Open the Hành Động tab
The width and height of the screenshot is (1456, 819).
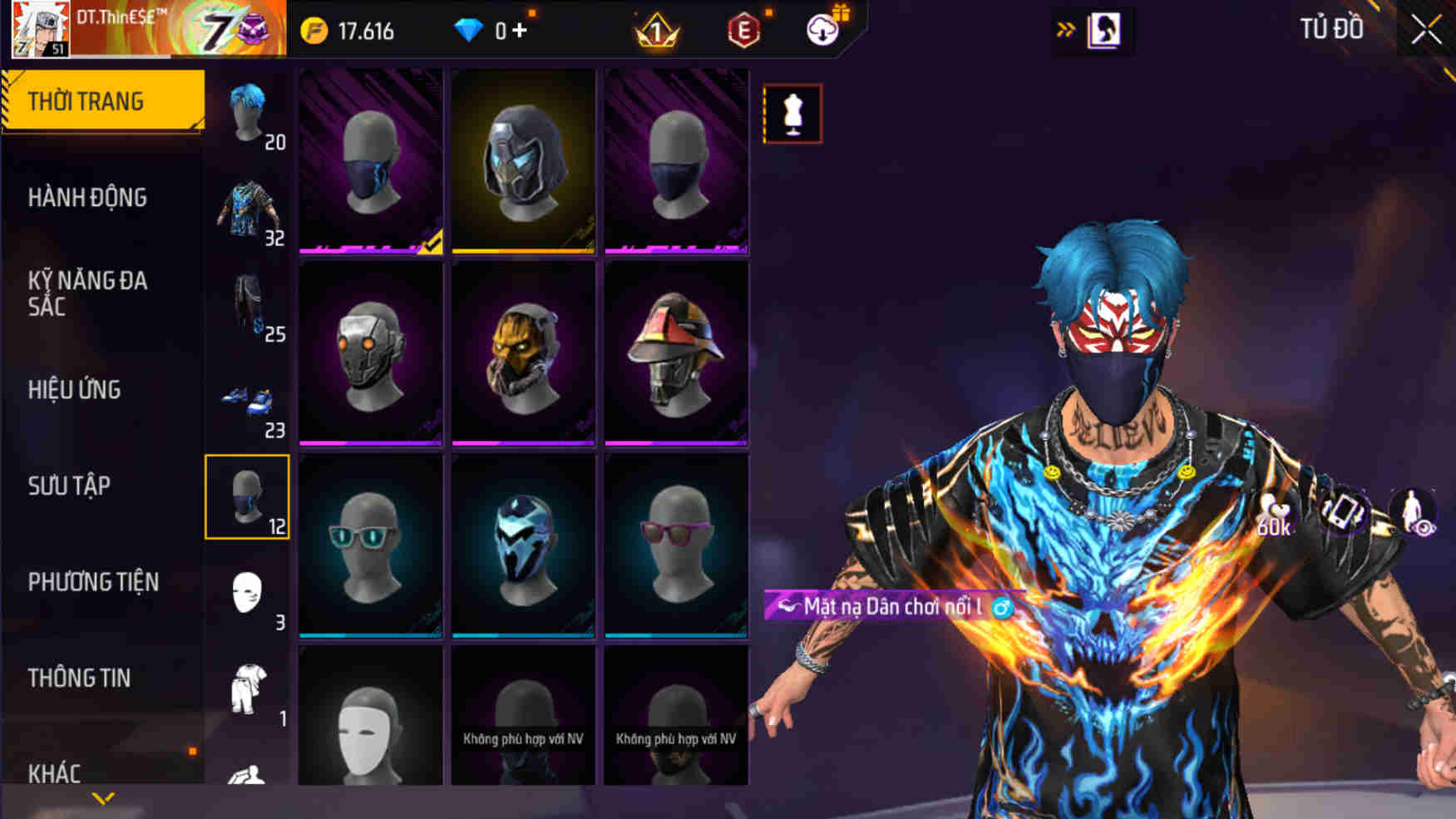click(87, 198)
